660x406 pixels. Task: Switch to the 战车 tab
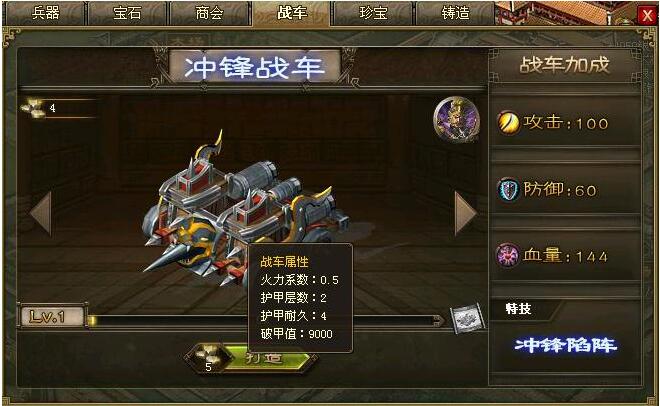pos(292,13)
